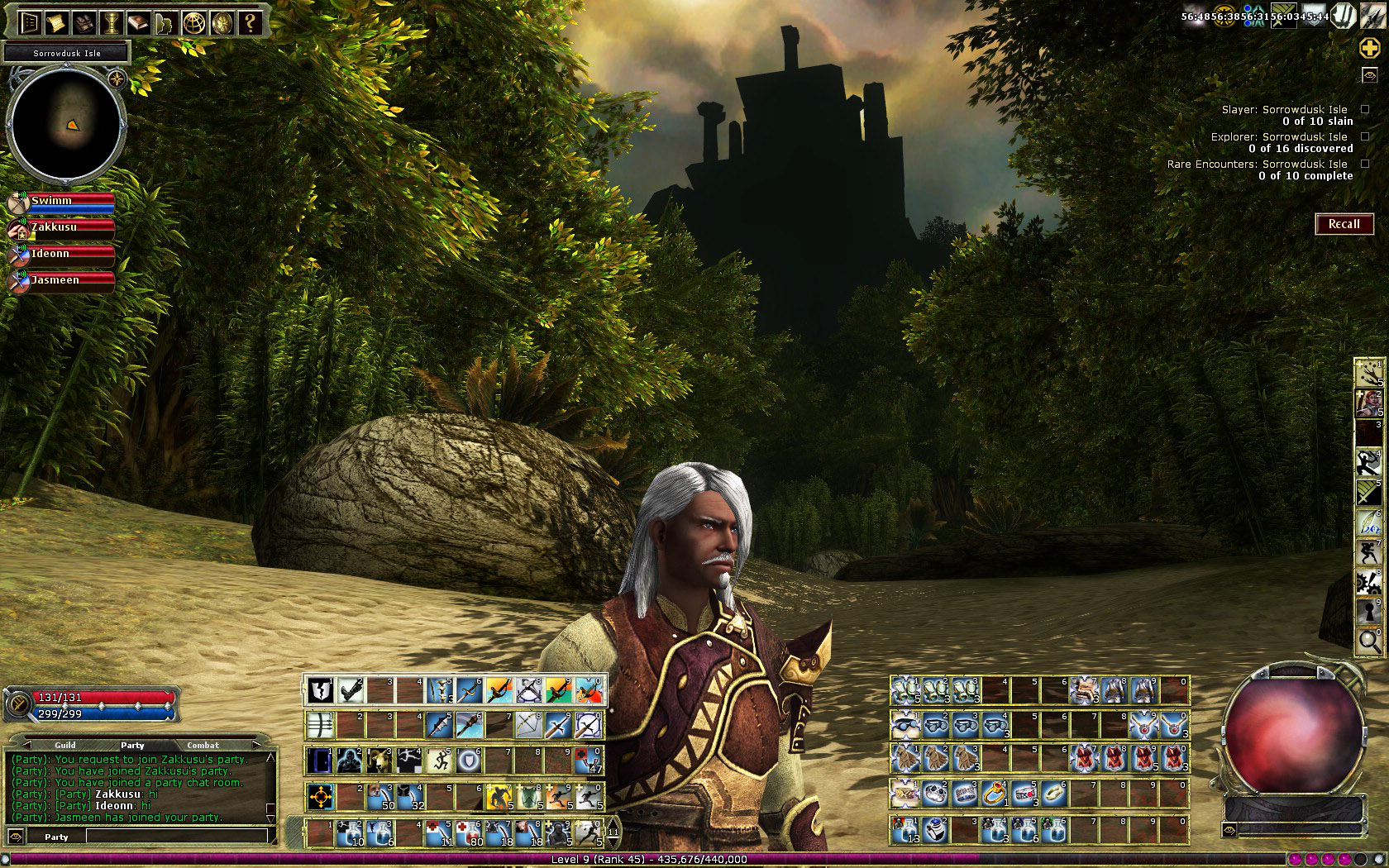Toggle the Slayer: Sorrowdusk Isle objective checkbox
The width and height of the screenshot is (1389, 868).
pyautogui.click(x=1365, y=109)
